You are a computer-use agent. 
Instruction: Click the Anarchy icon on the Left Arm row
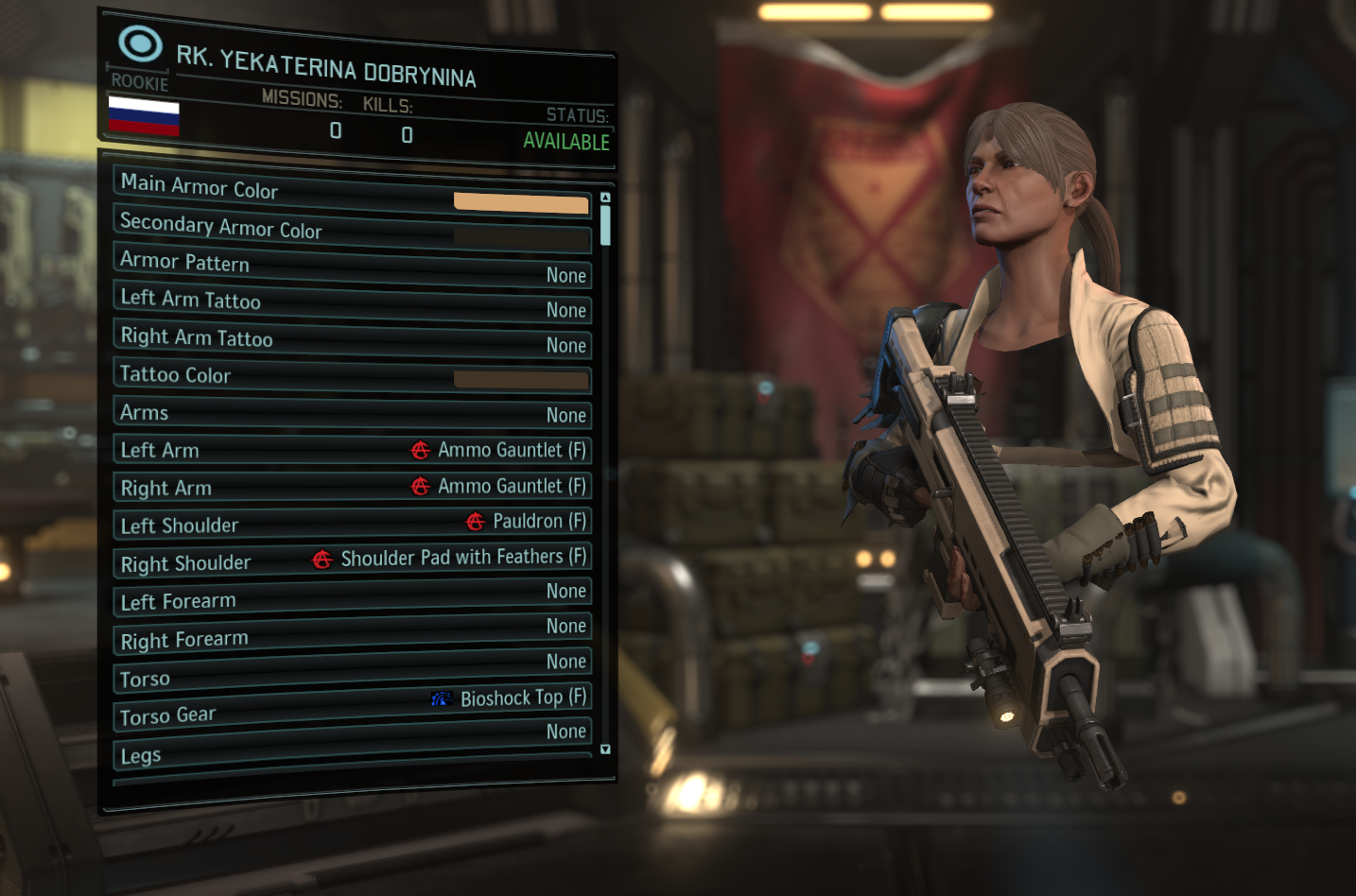418,451
